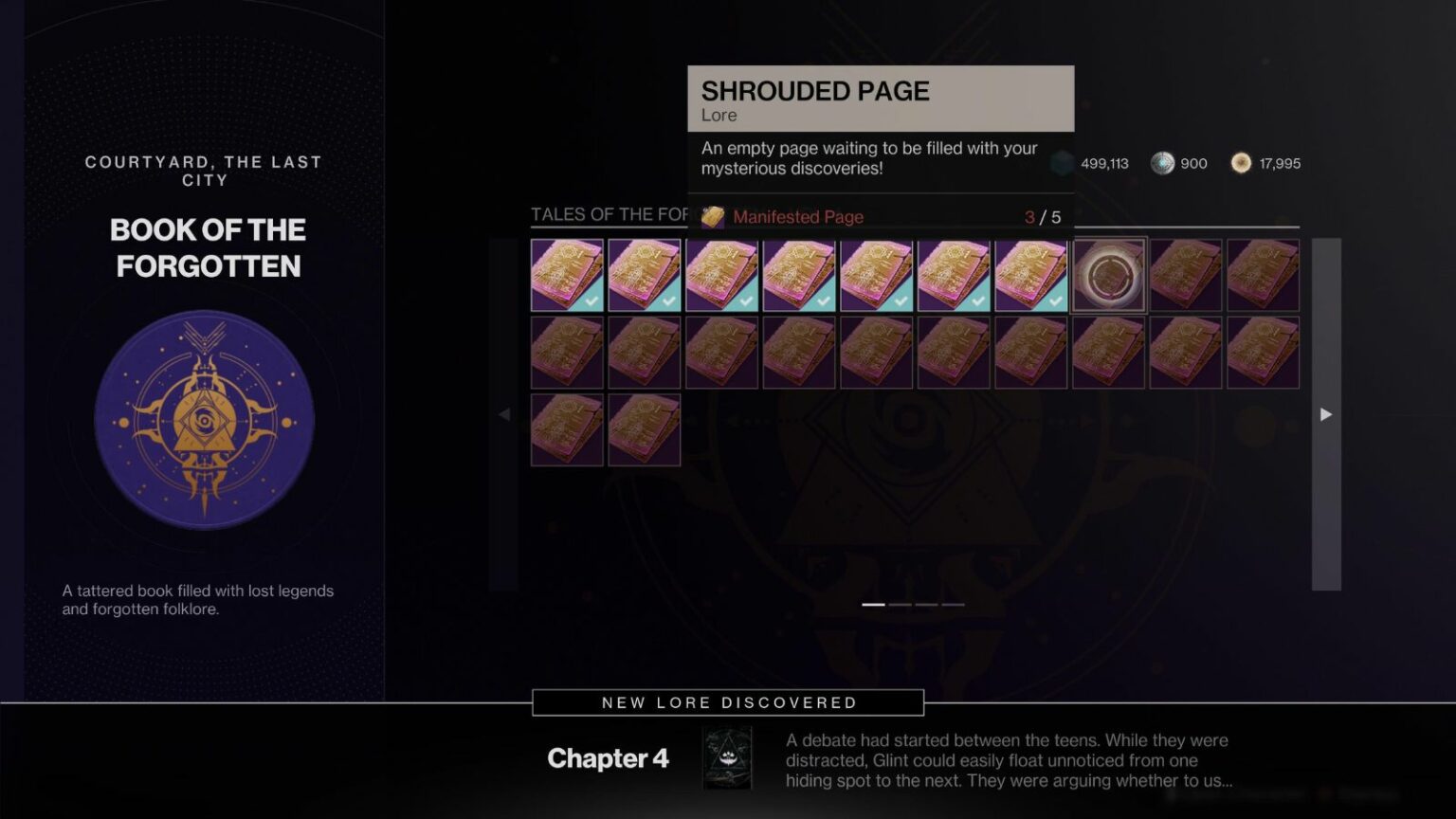Click the Shrouded Page tooltip header
This screenshot has width=1456, height=819.
point(816,91)
